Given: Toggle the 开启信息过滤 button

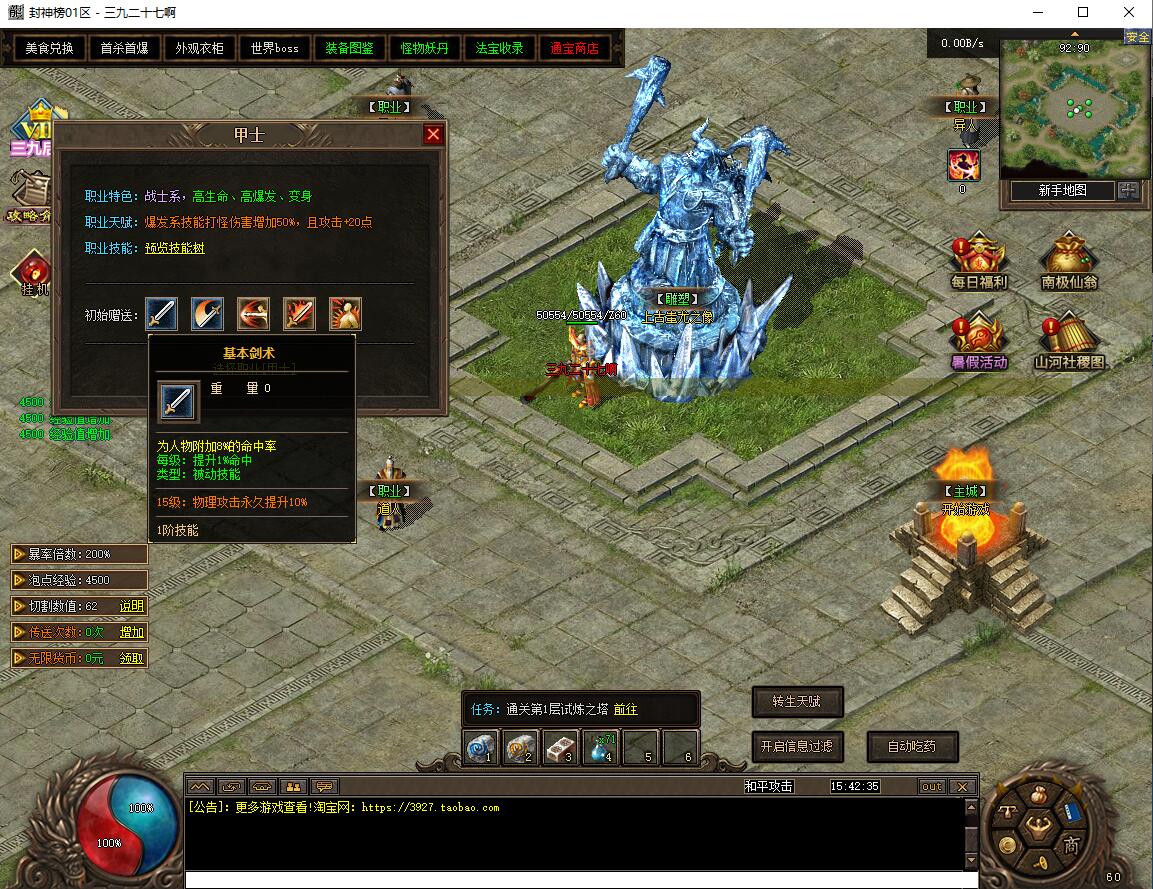Looking at the screenshot, I should [x=797, y=746].
